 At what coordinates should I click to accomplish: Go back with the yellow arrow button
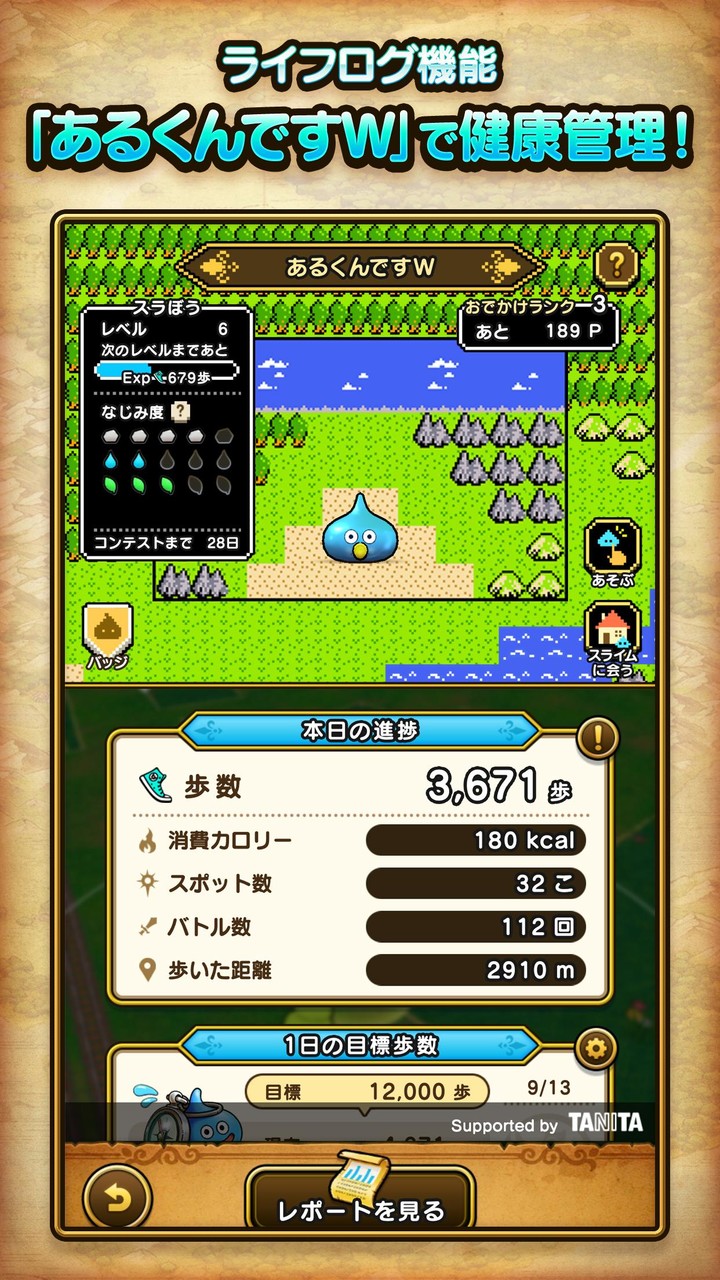[117, 1196]
